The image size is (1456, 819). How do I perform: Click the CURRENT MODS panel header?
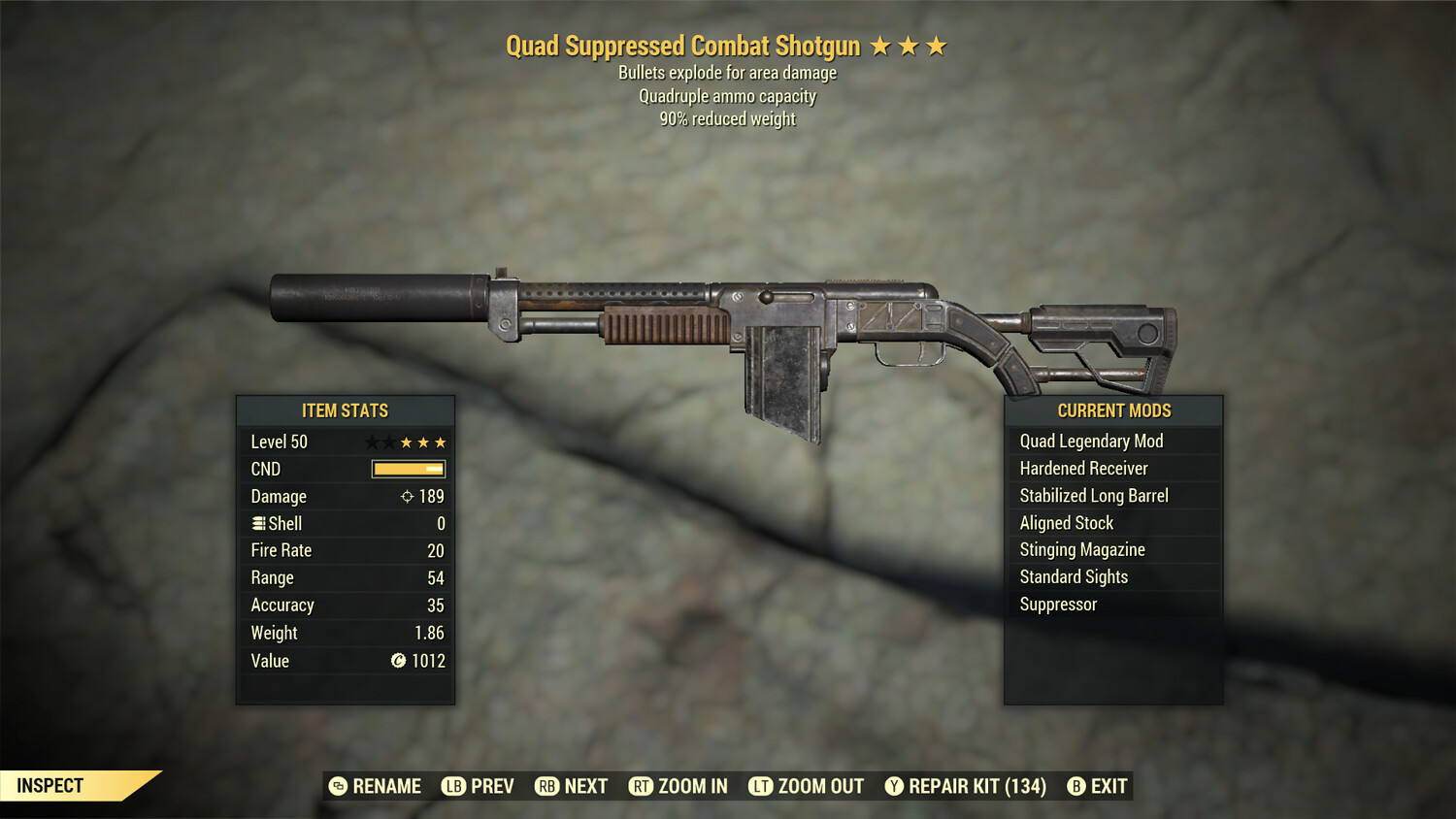pos(1113,410)
